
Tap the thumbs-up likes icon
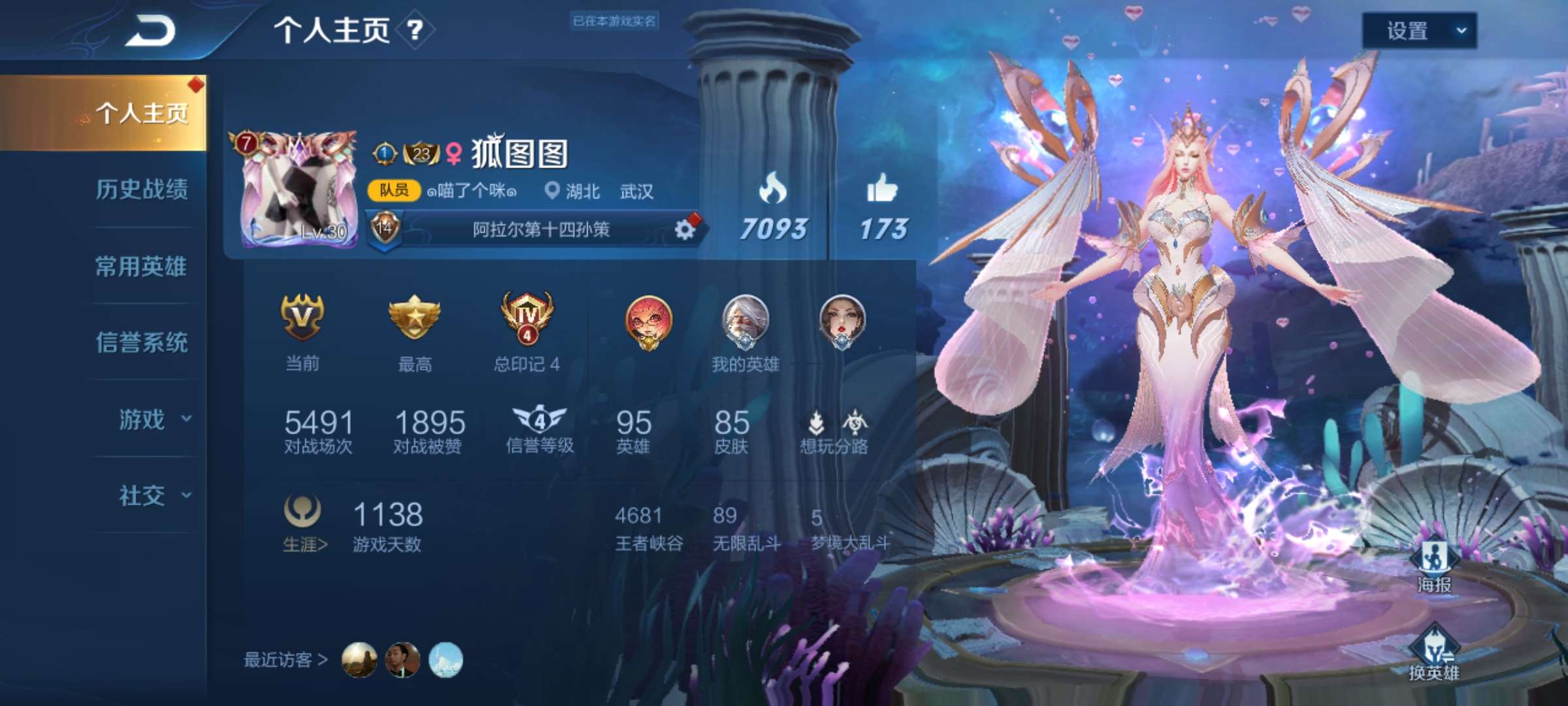882,190
